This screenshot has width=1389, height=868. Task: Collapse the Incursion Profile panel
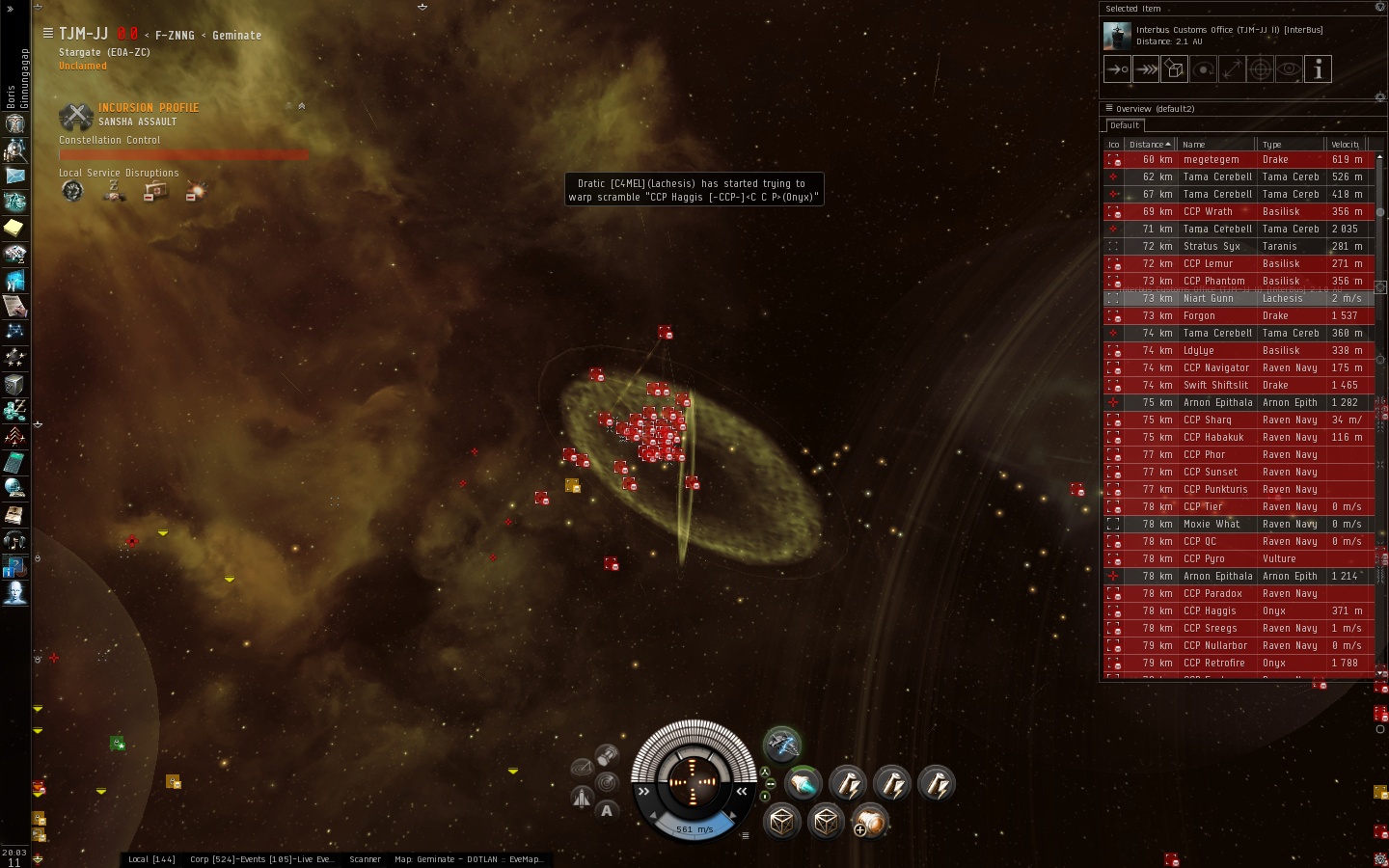[302, 107]
